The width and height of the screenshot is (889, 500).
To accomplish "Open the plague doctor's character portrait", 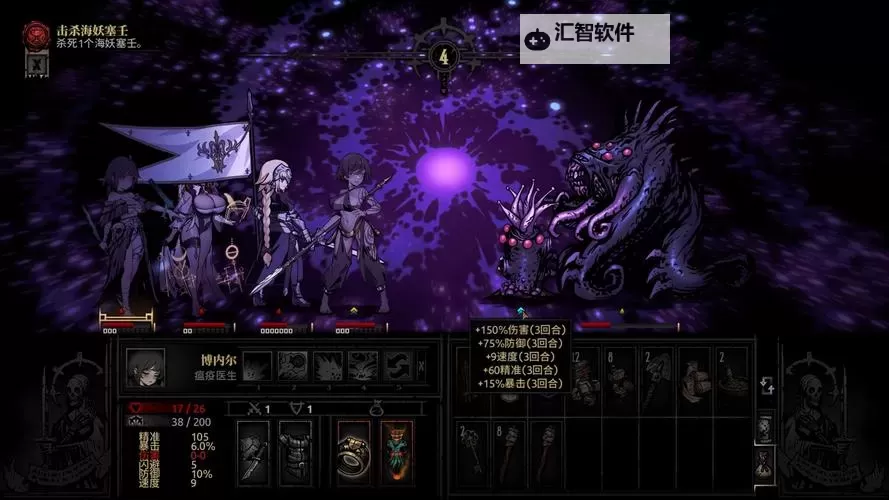I will [x=146, y=367].
